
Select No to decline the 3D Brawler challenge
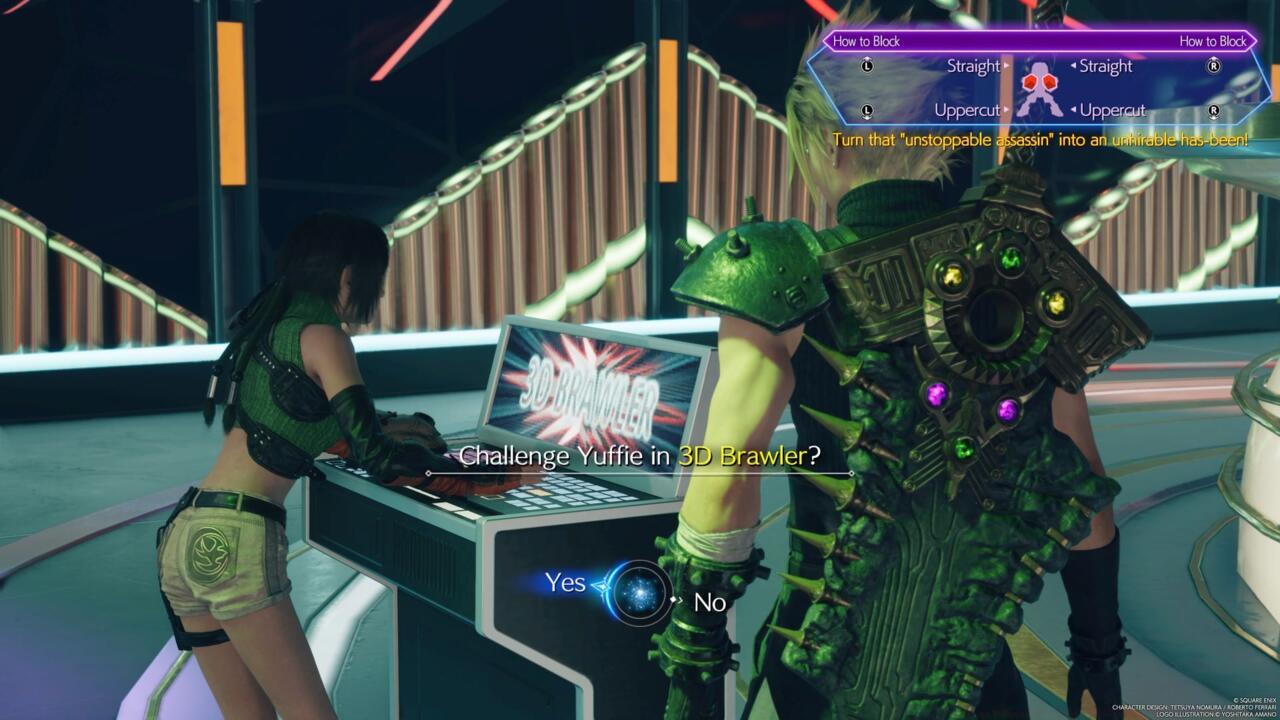click(x=709, y=602)
